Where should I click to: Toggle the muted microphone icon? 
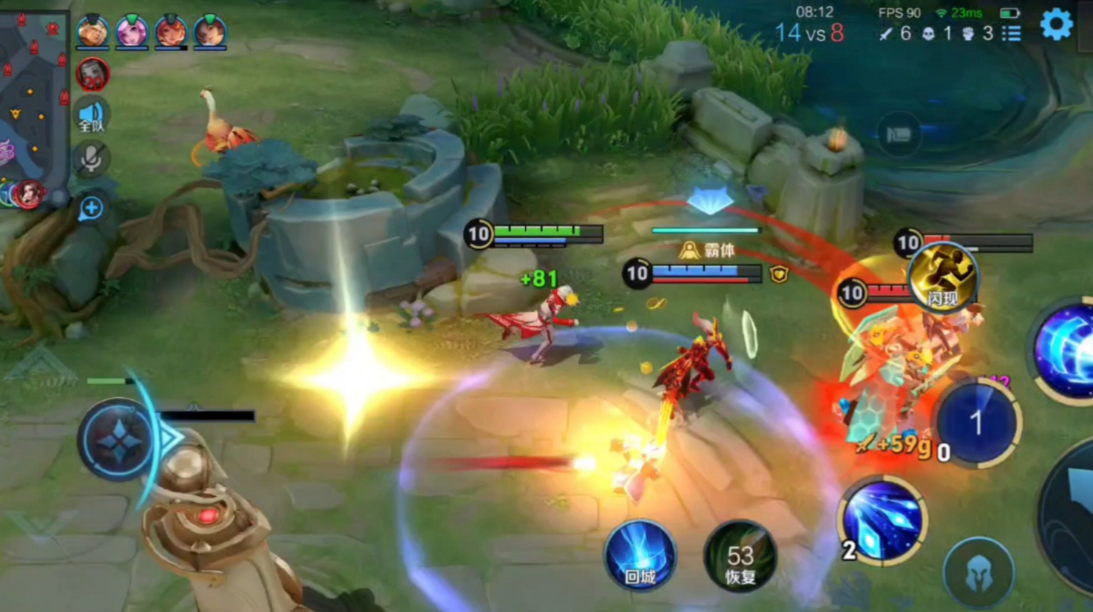92,158
